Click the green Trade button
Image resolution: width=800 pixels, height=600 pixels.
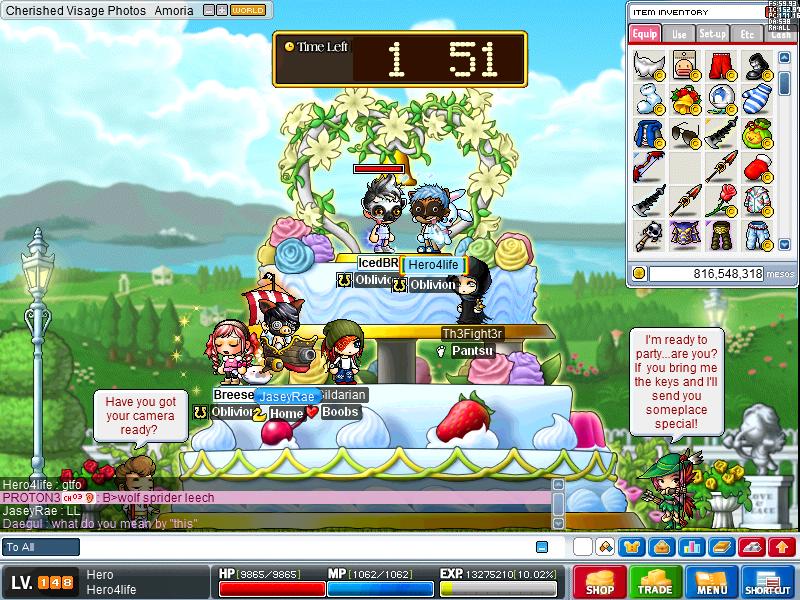coord(655,582)
